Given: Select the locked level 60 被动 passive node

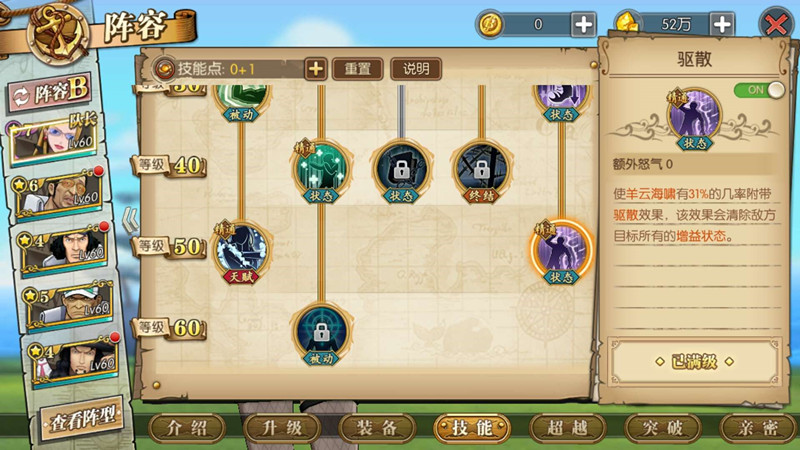Looking at the screenshot, I should click(x=320, y=331).
